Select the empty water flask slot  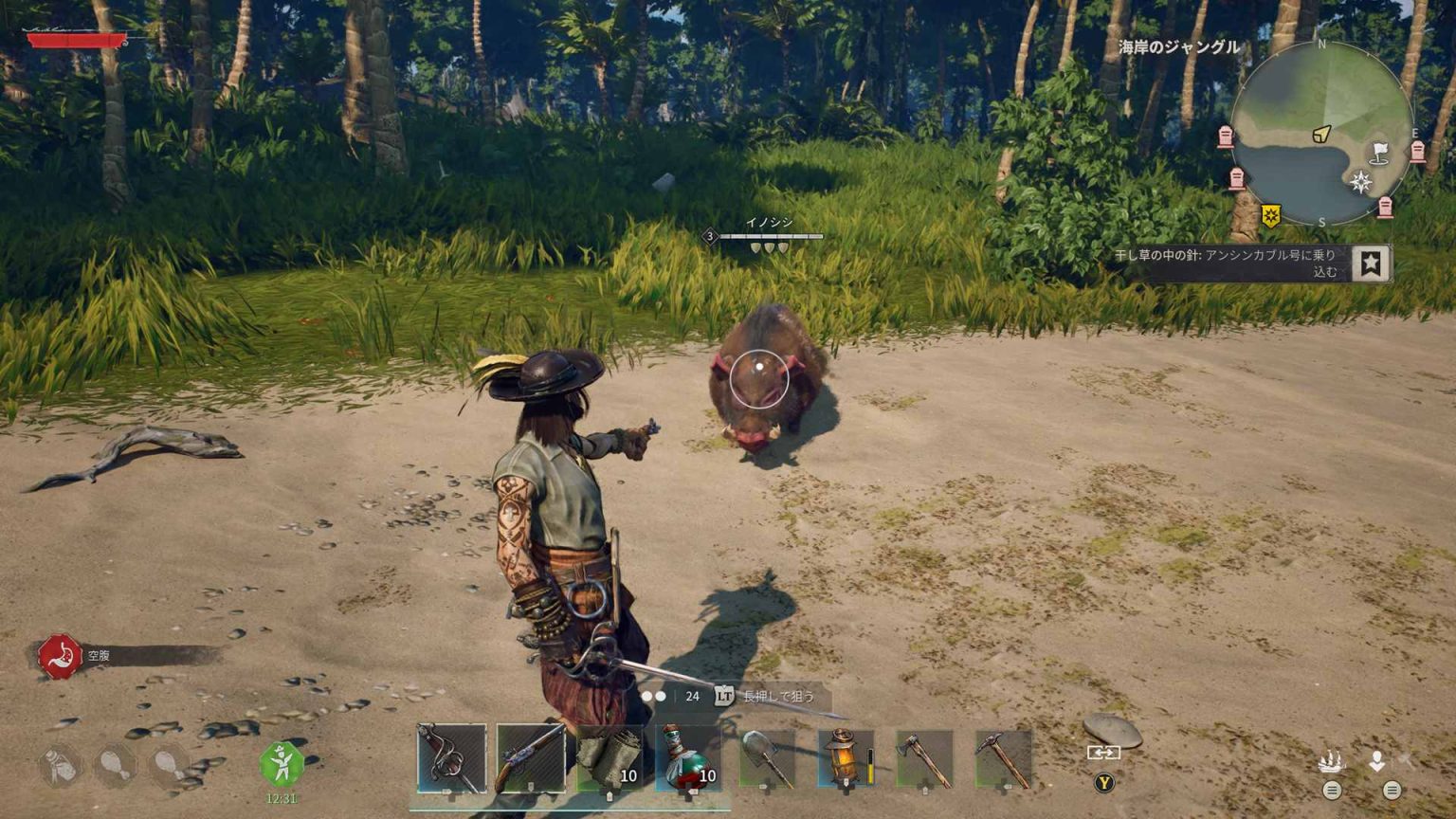pyautogui.click(x=59, y=765)
